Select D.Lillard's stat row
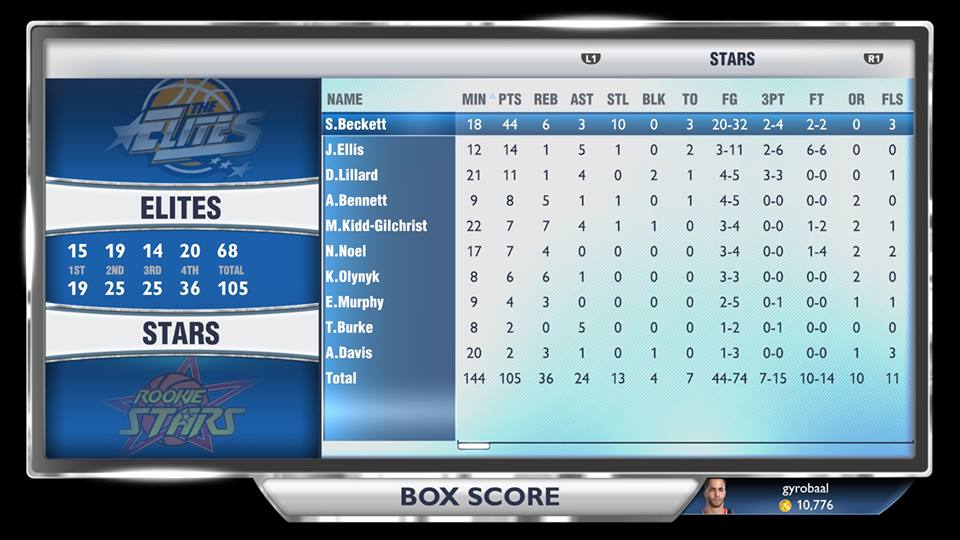The height and width of the screenshot is (540, 960). pos(351,175)
